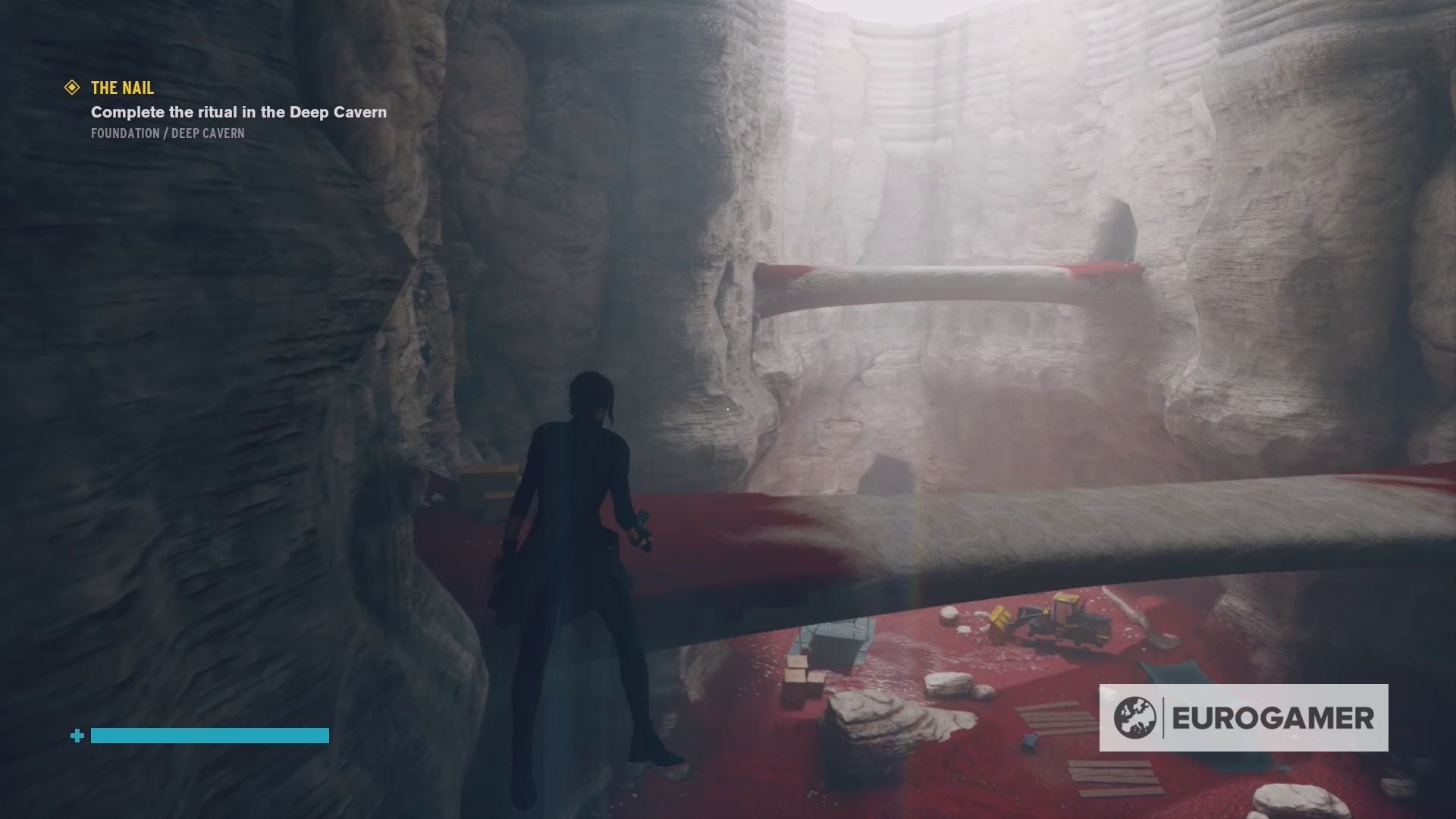Click the yellow diamond mission objective icon
1456x819 pixels.
coord(71,88)
